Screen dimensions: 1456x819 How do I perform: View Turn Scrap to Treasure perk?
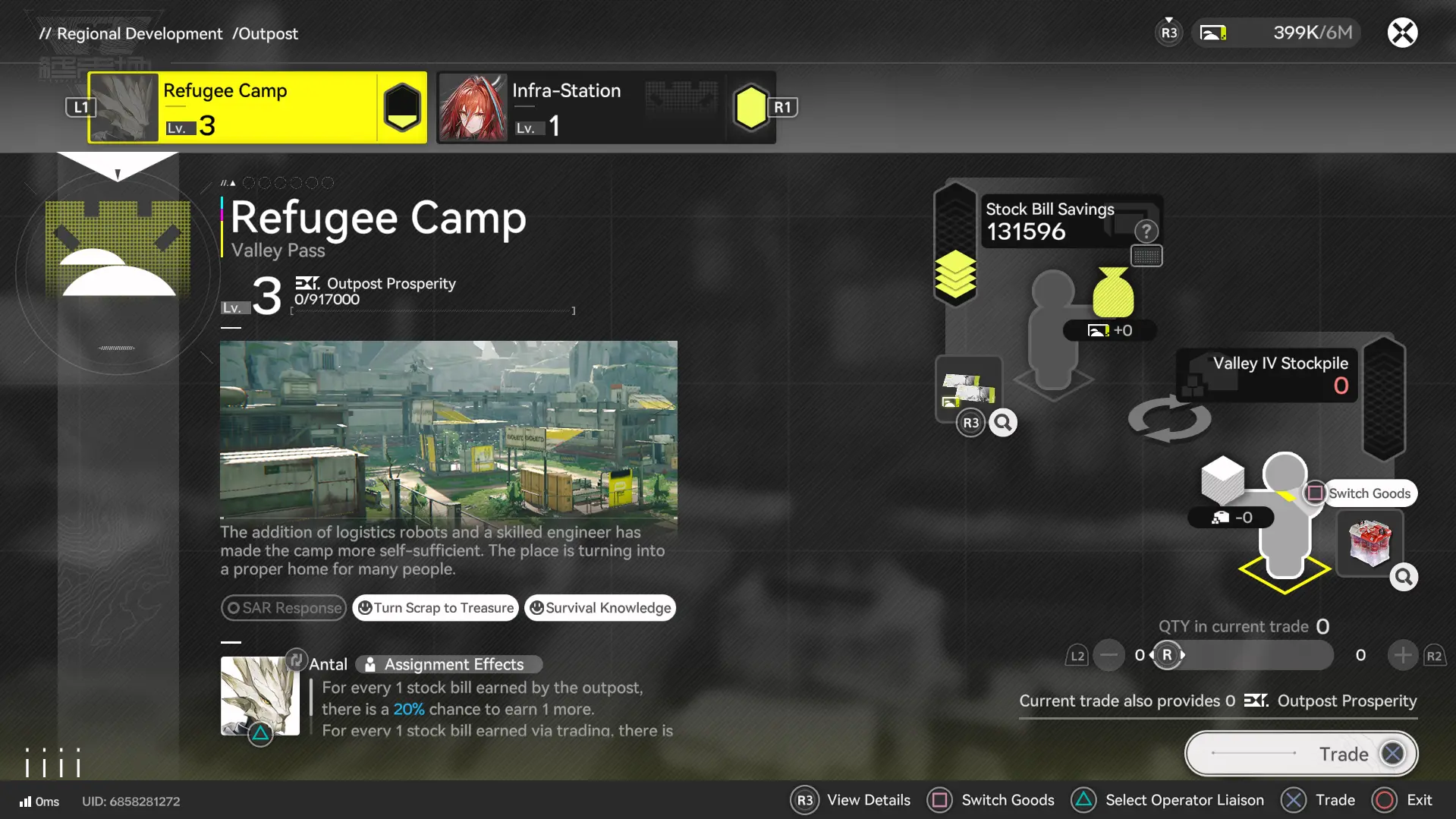(436, 608)
